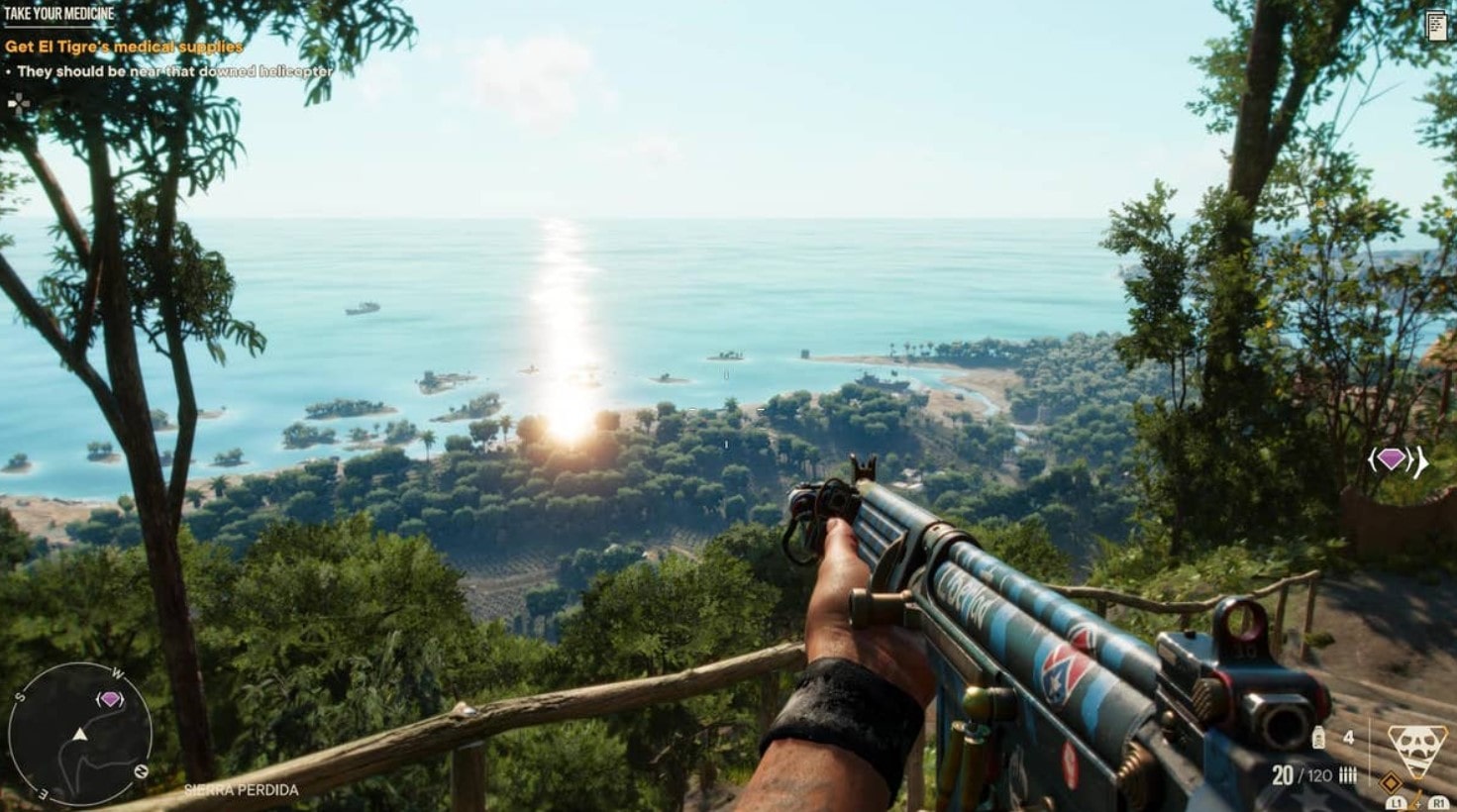This screenshot has height=812, width=1457.
Task: Toggle the R1 button prompt
Action: point(1438,803)
